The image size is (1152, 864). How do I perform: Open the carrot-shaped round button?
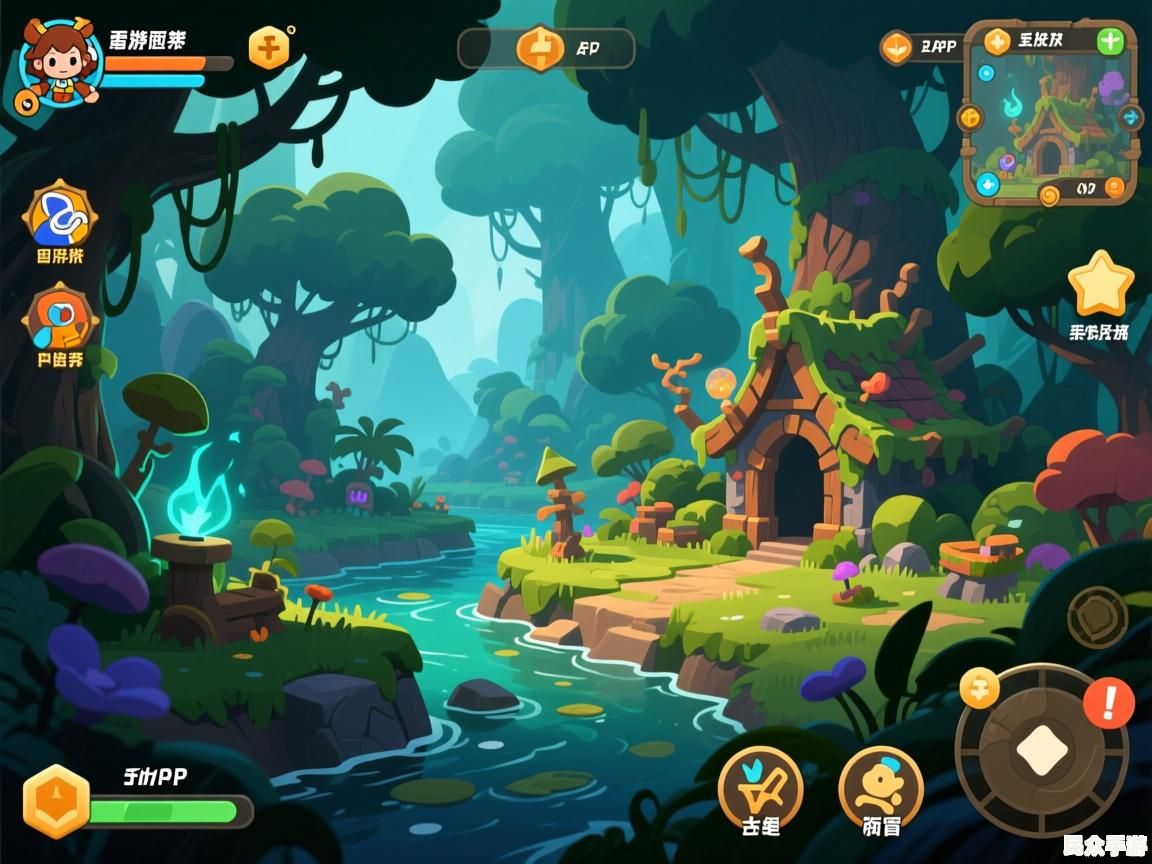coord(760,785)
